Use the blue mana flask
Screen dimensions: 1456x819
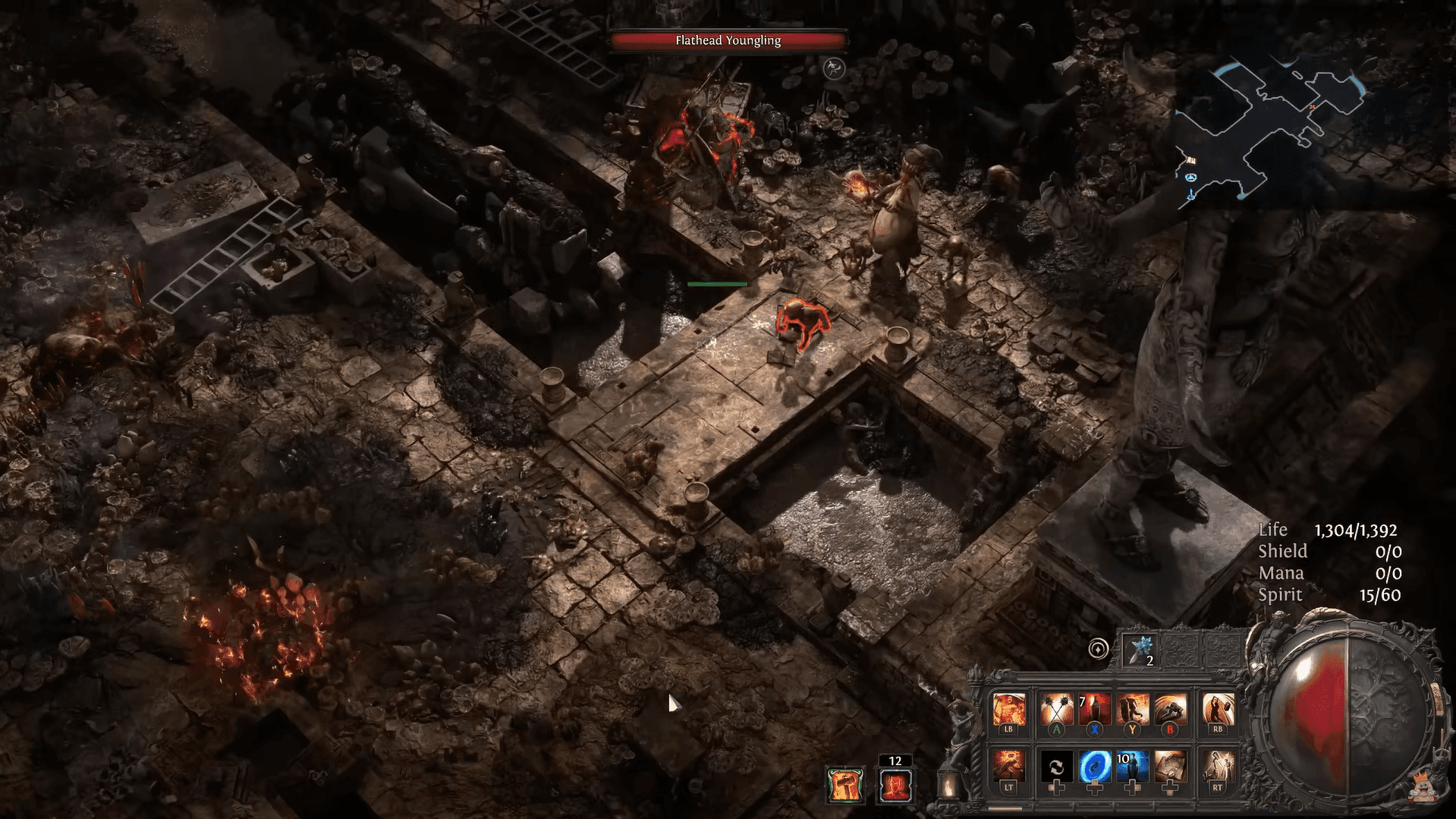point(1131,767)
